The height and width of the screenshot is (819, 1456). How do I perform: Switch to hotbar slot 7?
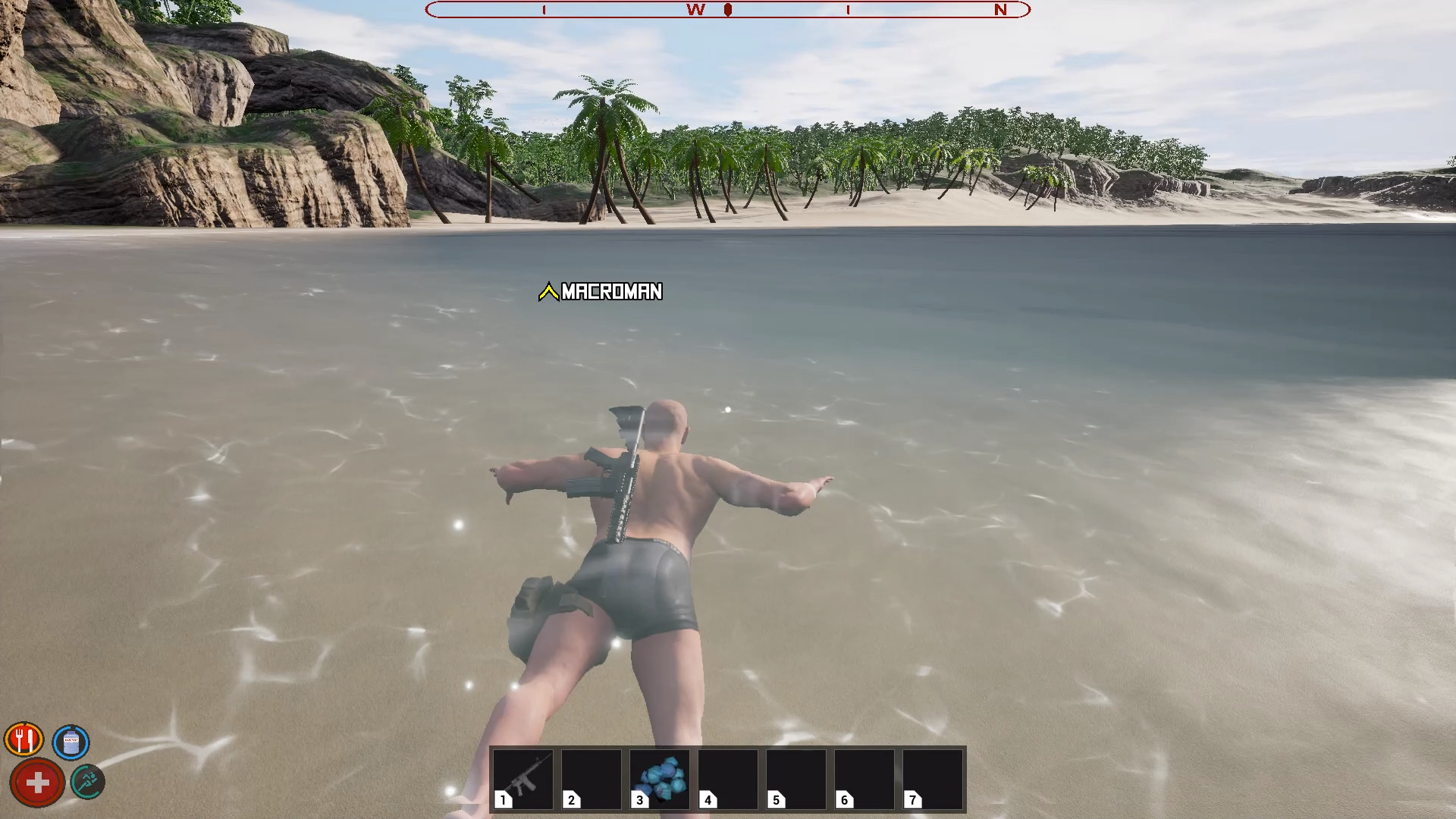[x=933, y=779]
